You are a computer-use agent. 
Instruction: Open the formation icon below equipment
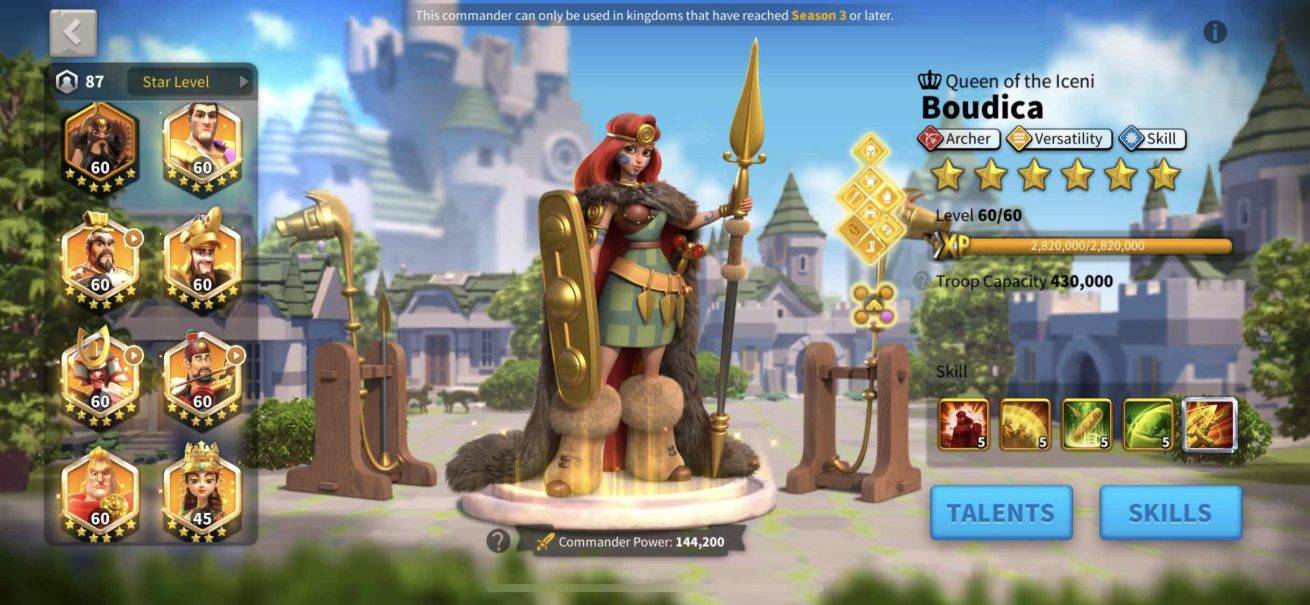pos(873,303)
